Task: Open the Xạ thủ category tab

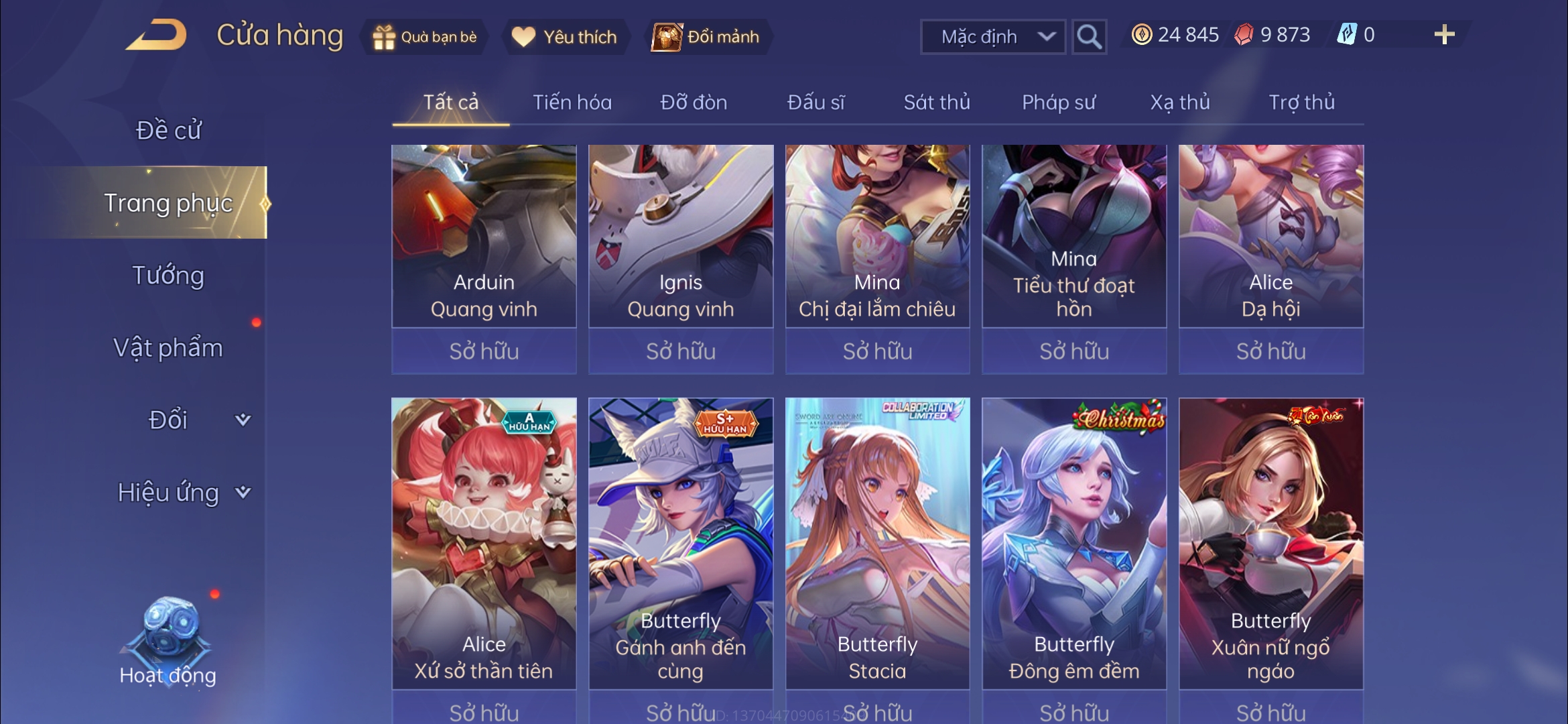Action: (x=1180, y=102)
